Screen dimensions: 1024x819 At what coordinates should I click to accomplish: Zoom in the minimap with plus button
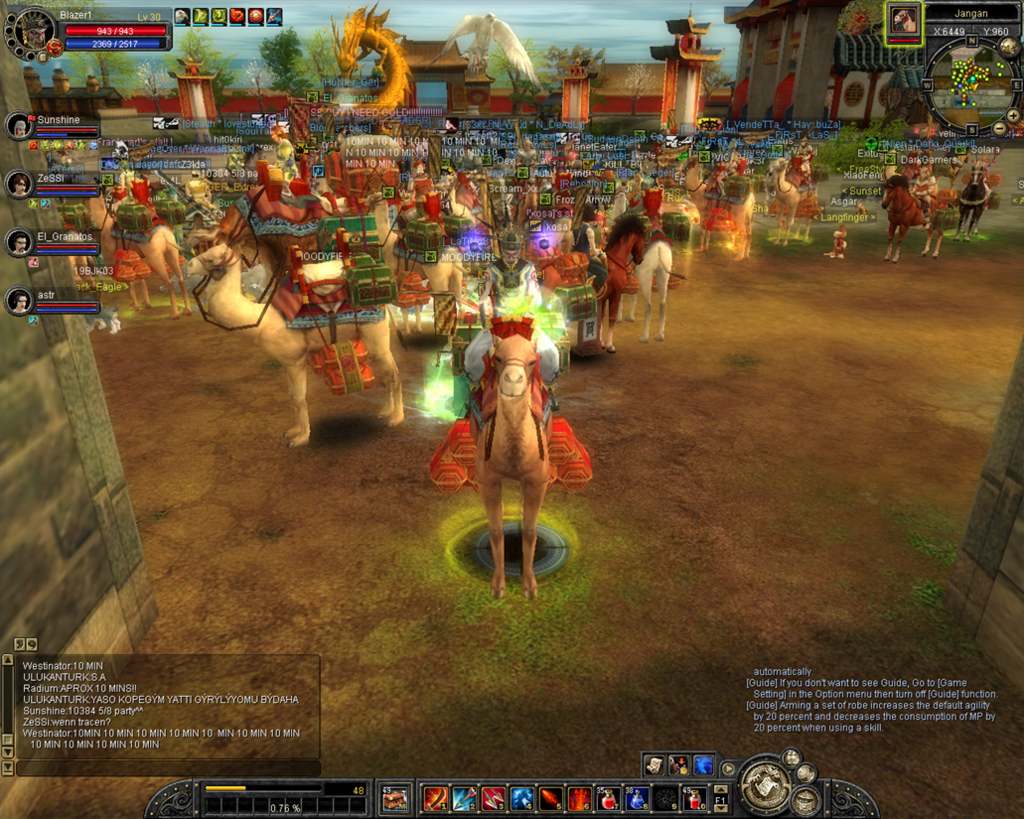[1012, 116]
